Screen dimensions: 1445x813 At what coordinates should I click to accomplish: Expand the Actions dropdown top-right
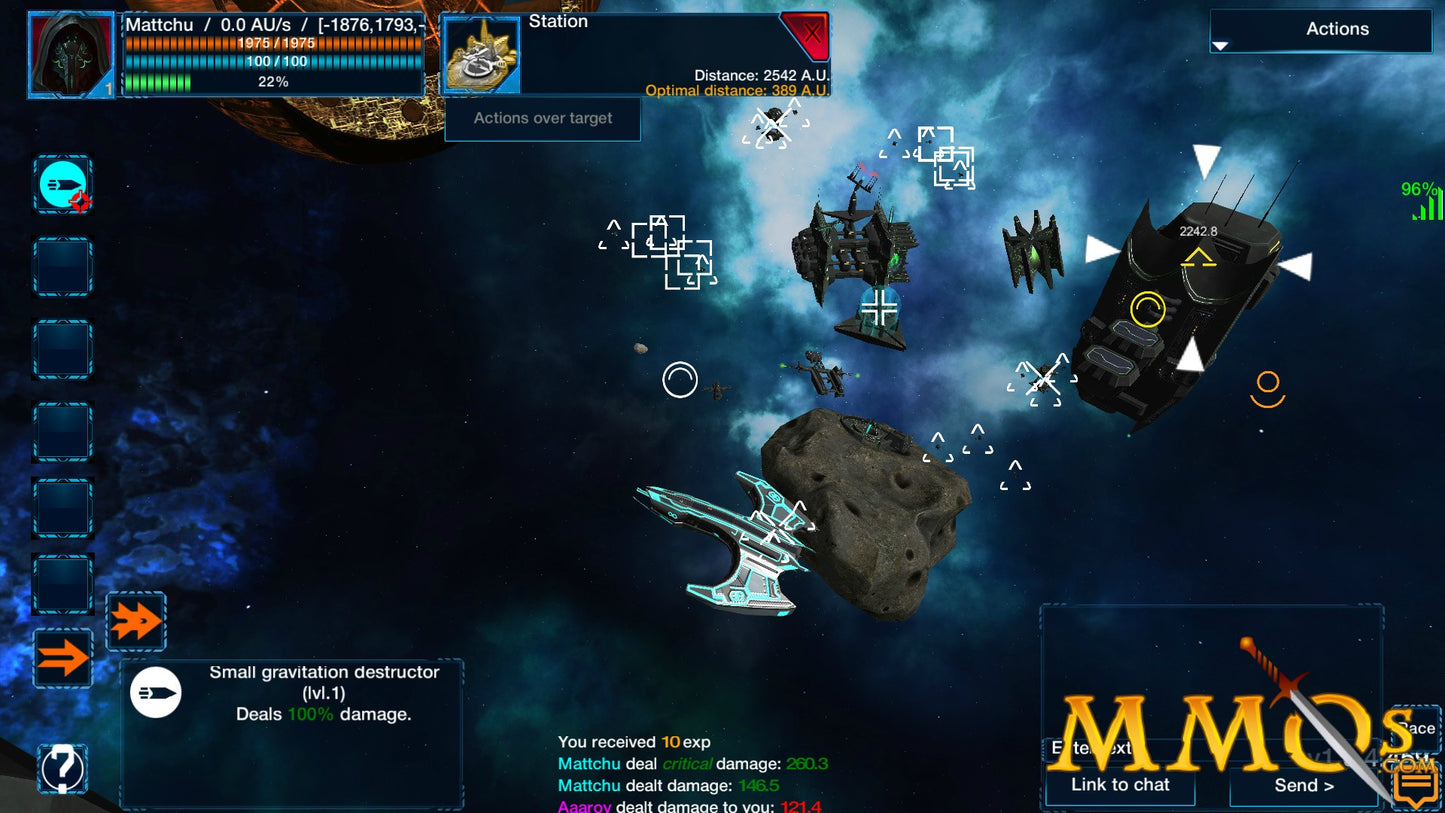tap(1319, 29)
